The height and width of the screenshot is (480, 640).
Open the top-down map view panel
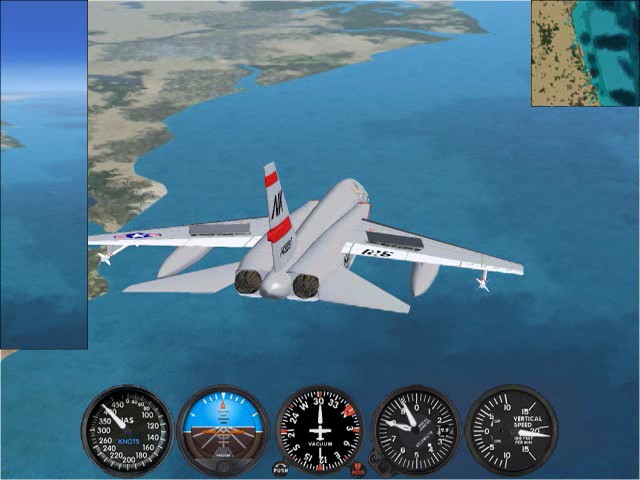click(x=585, y=52)
